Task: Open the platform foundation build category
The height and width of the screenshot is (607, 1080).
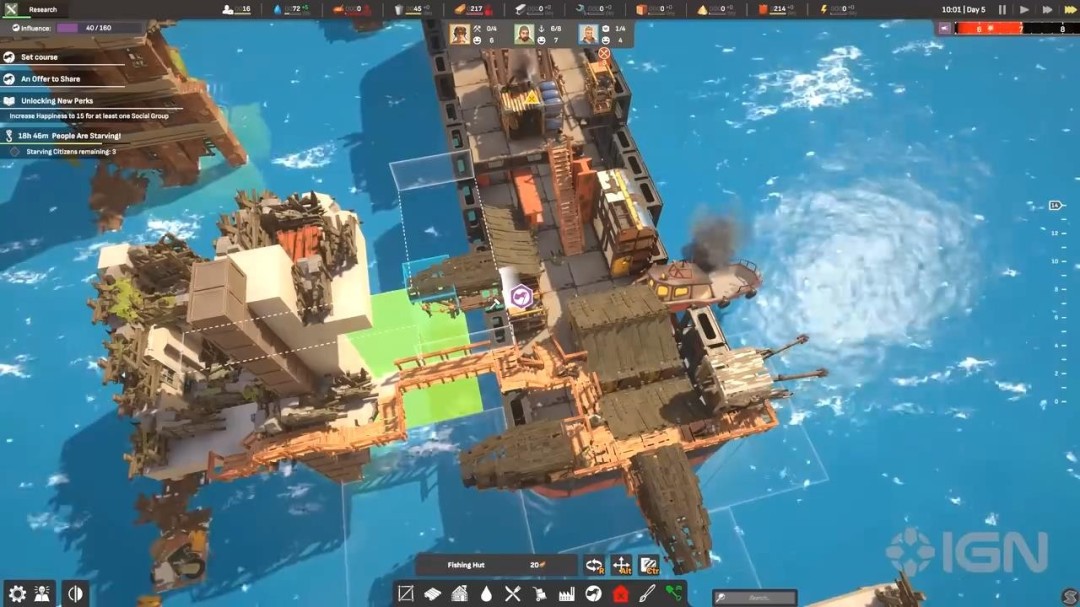Action: coord(433,593)
